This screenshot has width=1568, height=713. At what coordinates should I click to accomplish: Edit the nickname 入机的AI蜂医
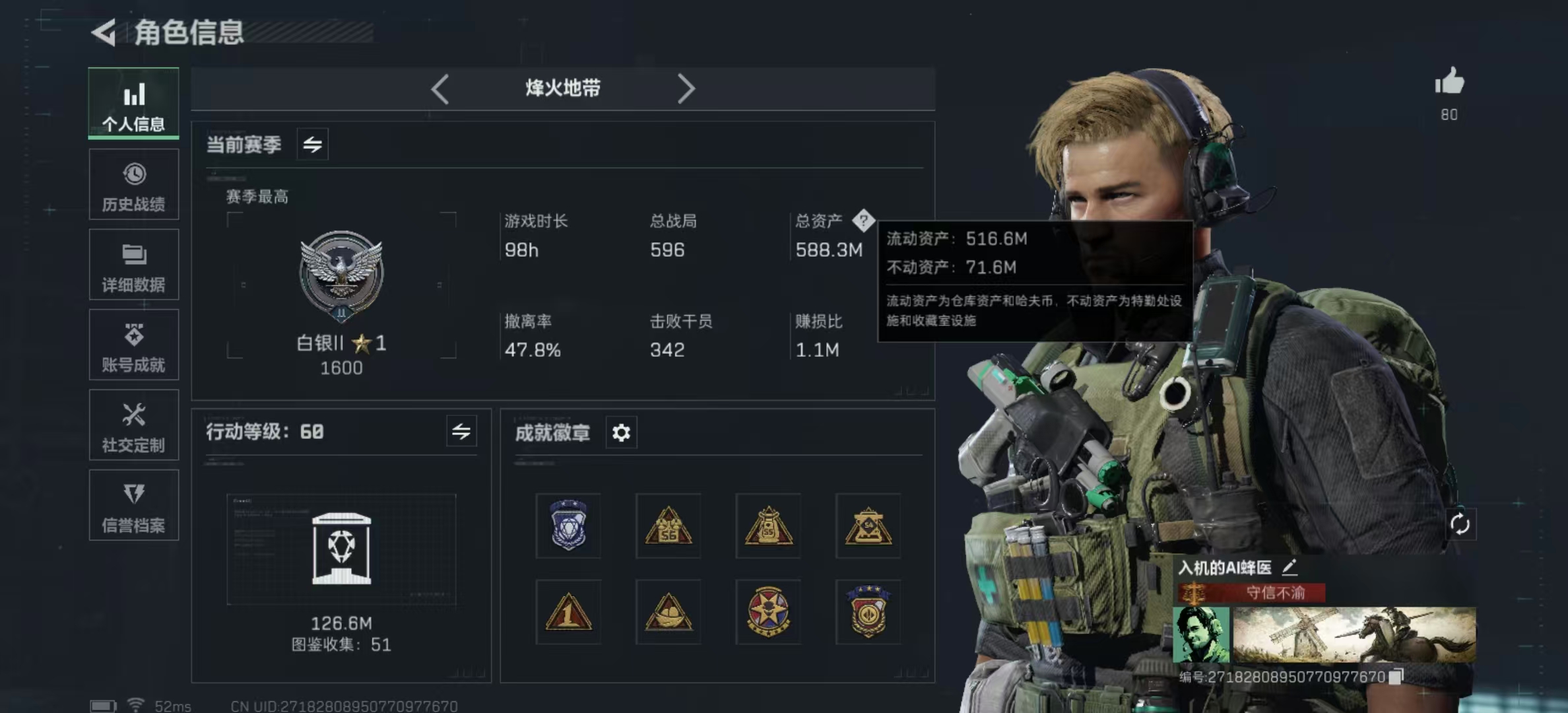[x=1290, y=567]
